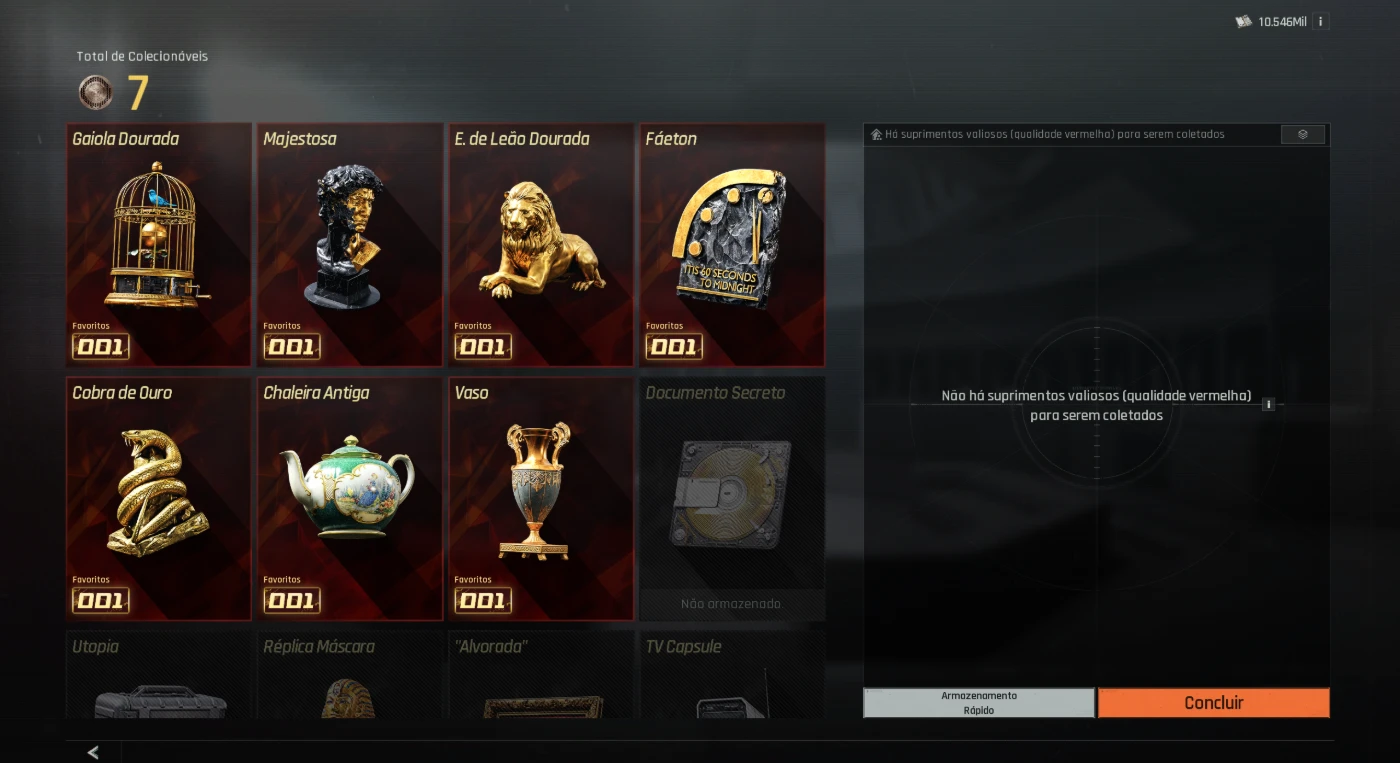Click the Concluir button
Screen dimensions: 1400x763
pyautogui.click(x=1213, y=703)
